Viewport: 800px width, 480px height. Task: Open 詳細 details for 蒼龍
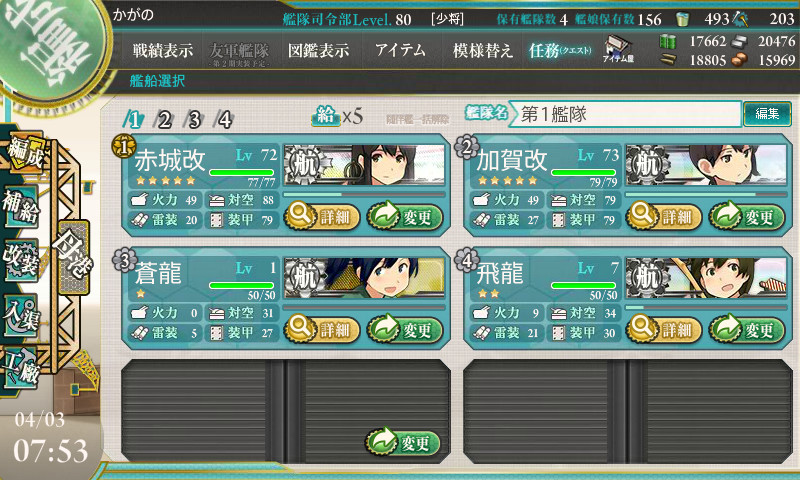[x=319, y=329]
